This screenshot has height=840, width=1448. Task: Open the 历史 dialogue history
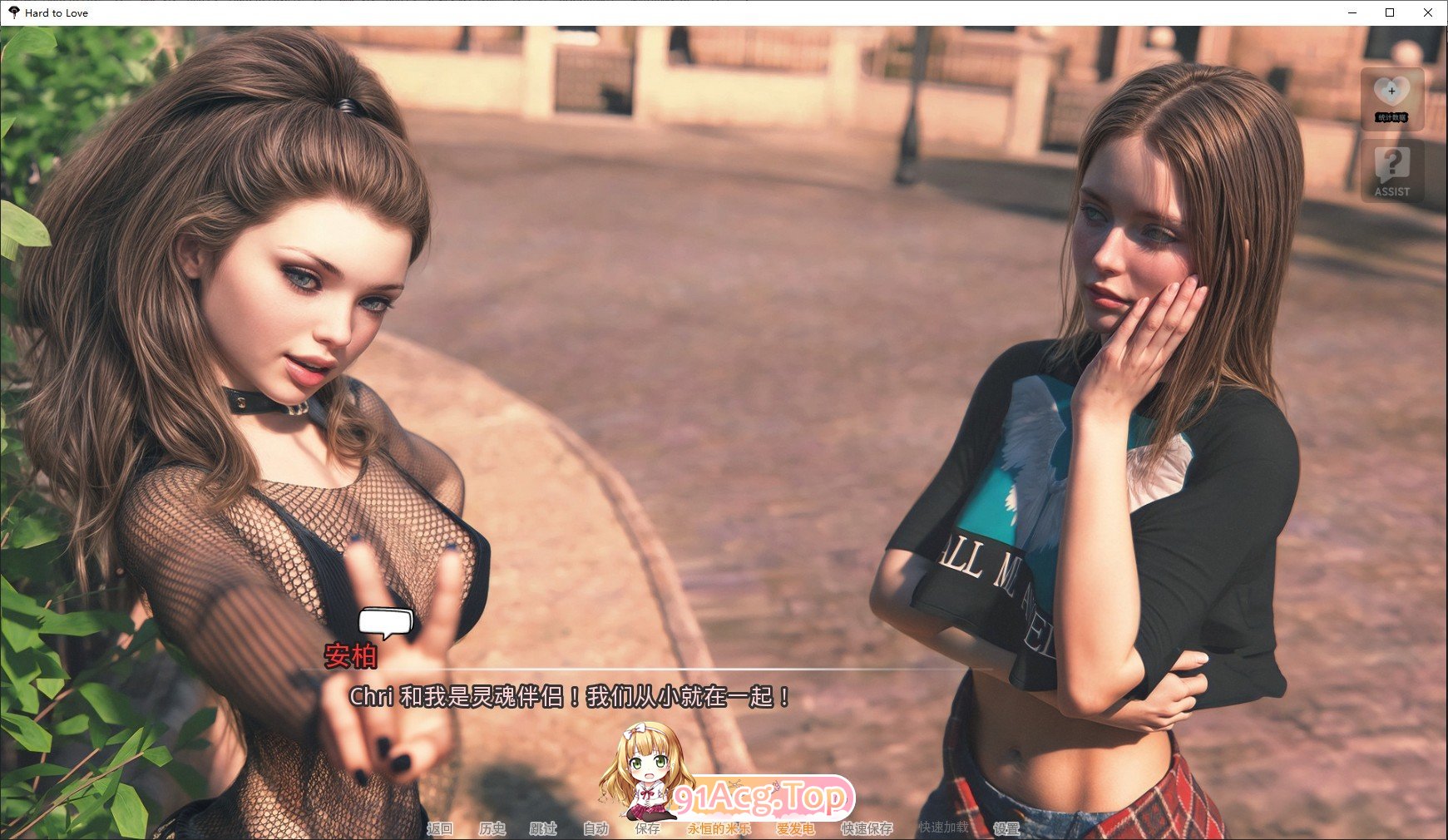click(x=492, y=828)
